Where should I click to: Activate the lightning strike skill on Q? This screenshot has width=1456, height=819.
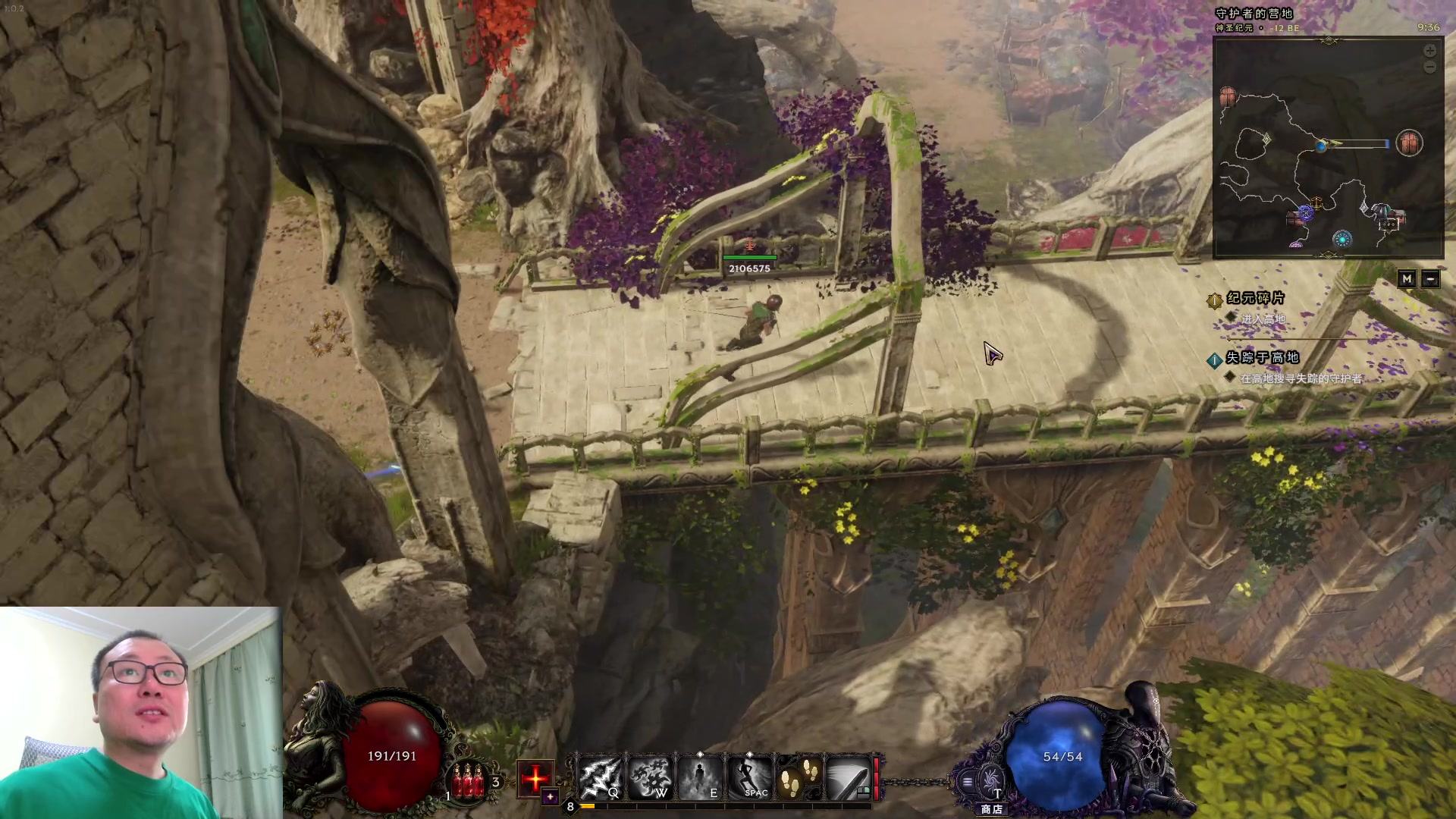pyautogui.click(x=600, y=777)
